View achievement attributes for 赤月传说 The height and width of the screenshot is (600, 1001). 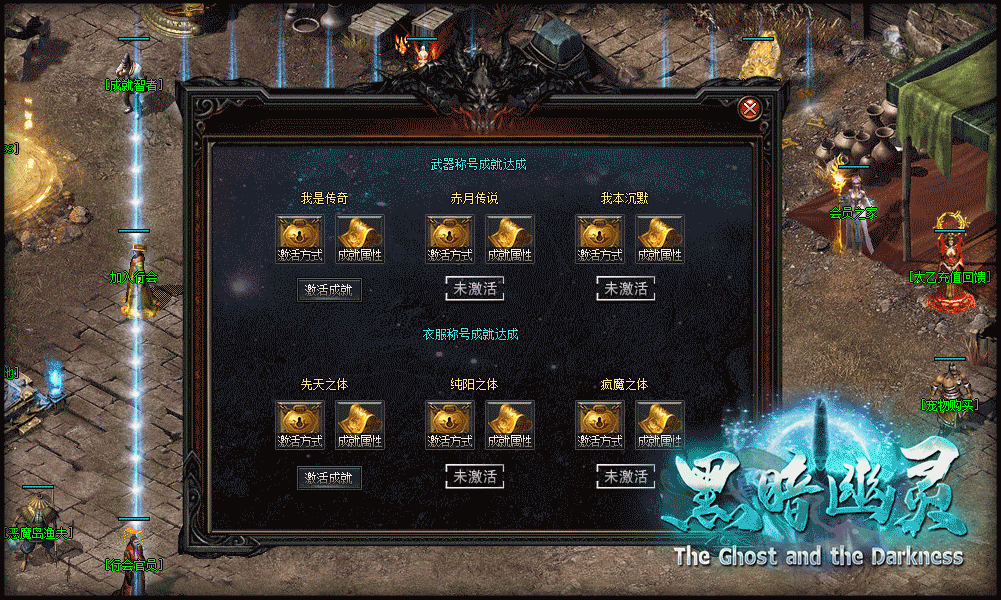coord(510,239)
